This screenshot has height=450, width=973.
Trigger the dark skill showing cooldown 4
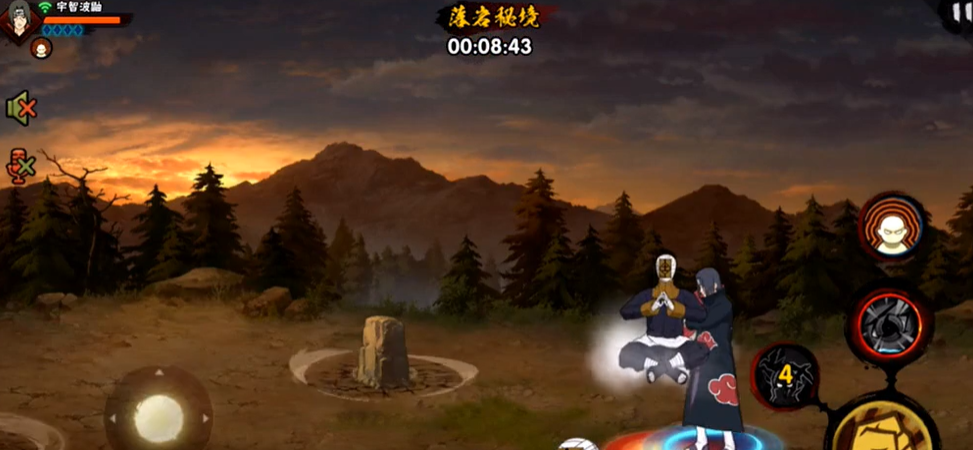click(x=786, y=376)
